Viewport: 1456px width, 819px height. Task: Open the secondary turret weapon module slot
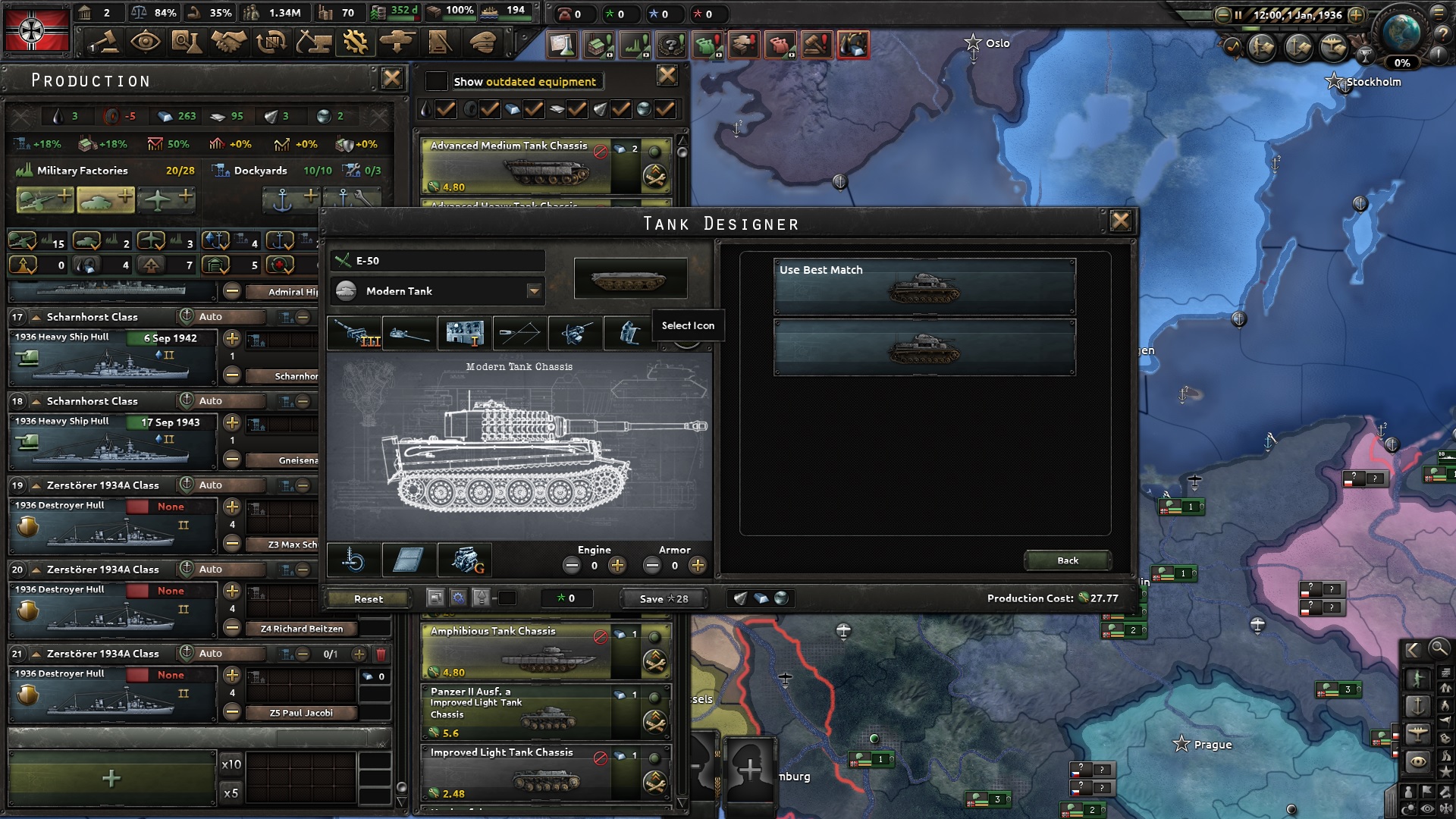[409, 334]
